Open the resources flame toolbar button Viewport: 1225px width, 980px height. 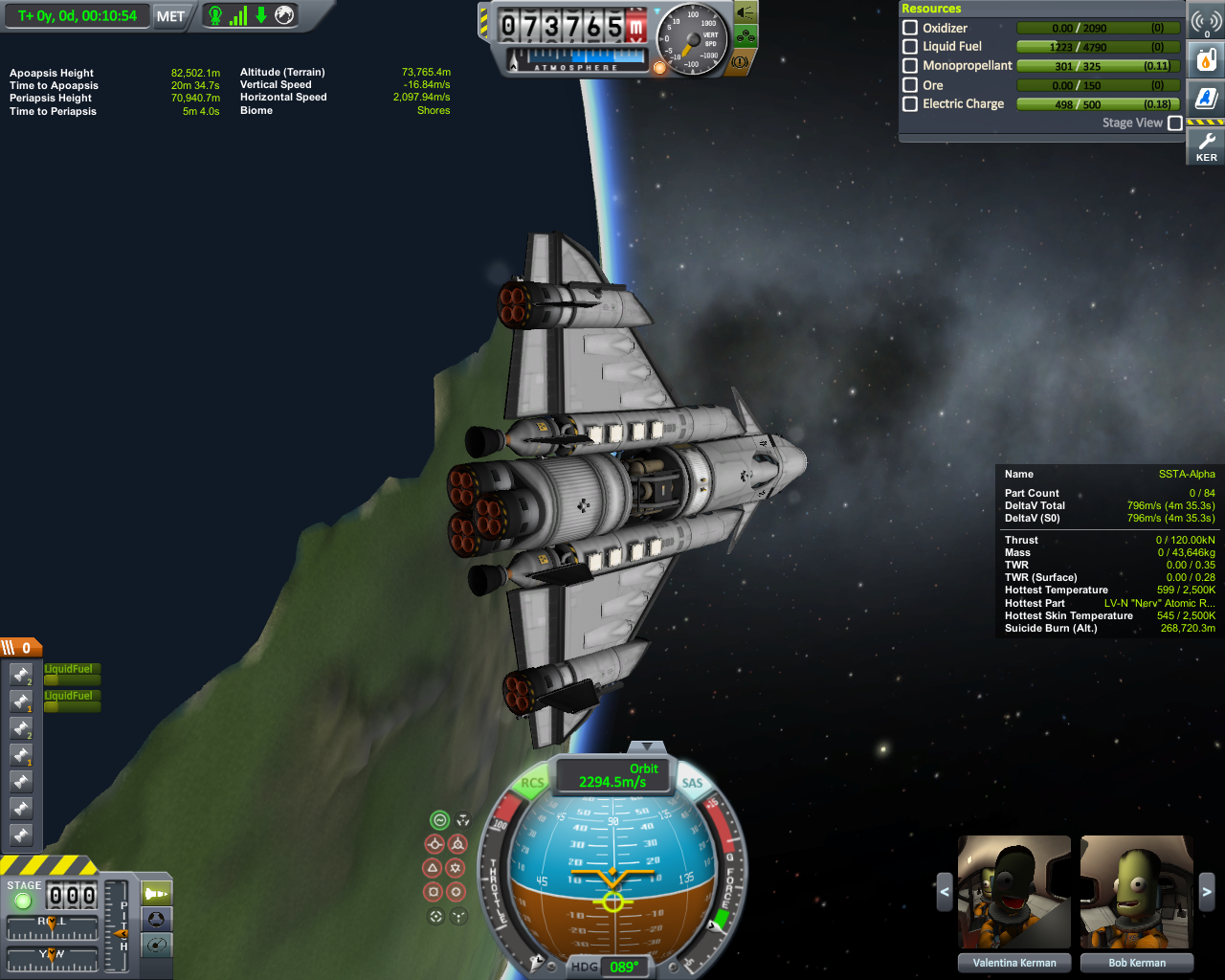click(1206, 59)
